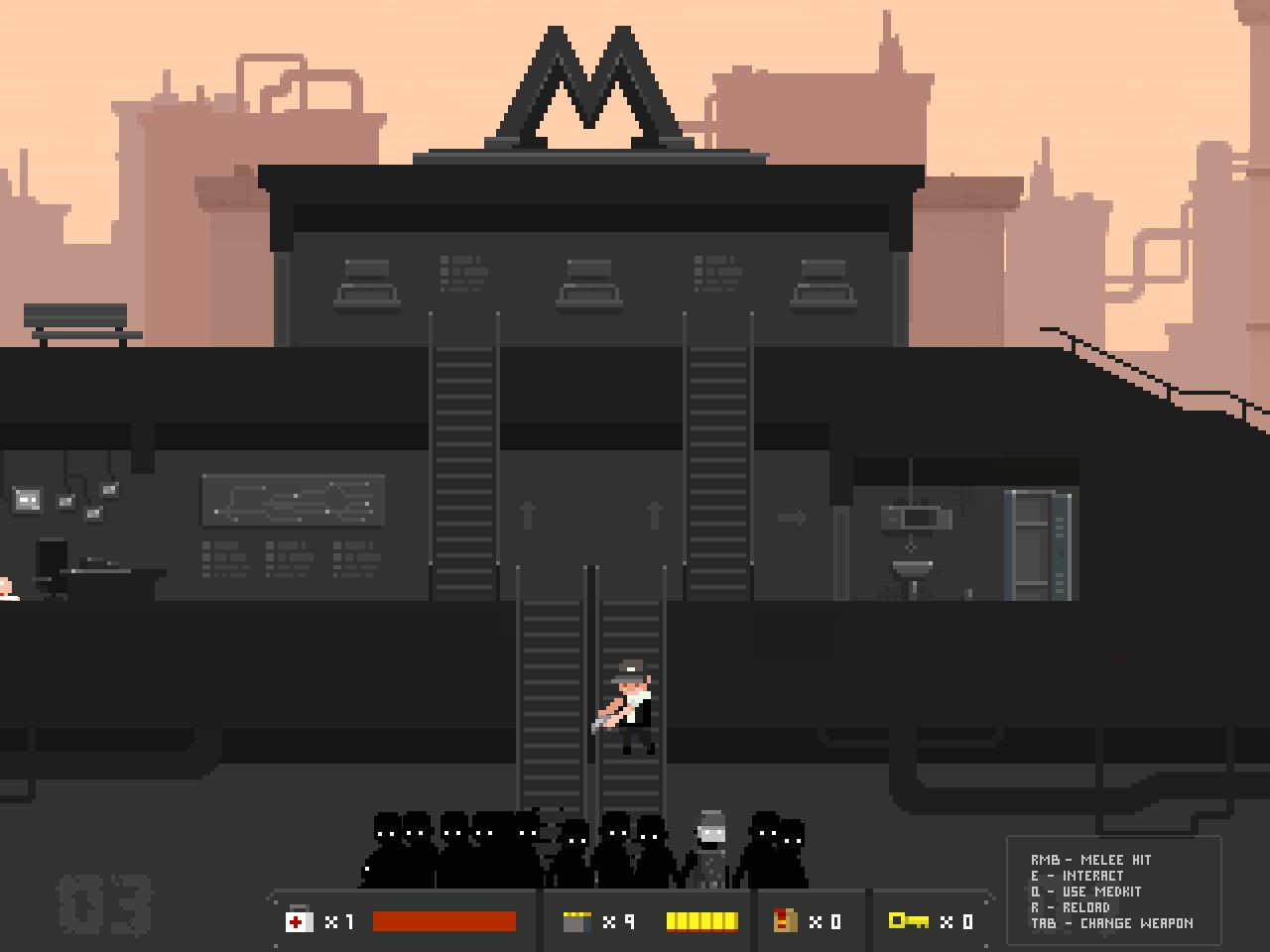Click the grenade pack icon showing x0
This screenshot has width=1270, height=952.
[x=785, y=922]
